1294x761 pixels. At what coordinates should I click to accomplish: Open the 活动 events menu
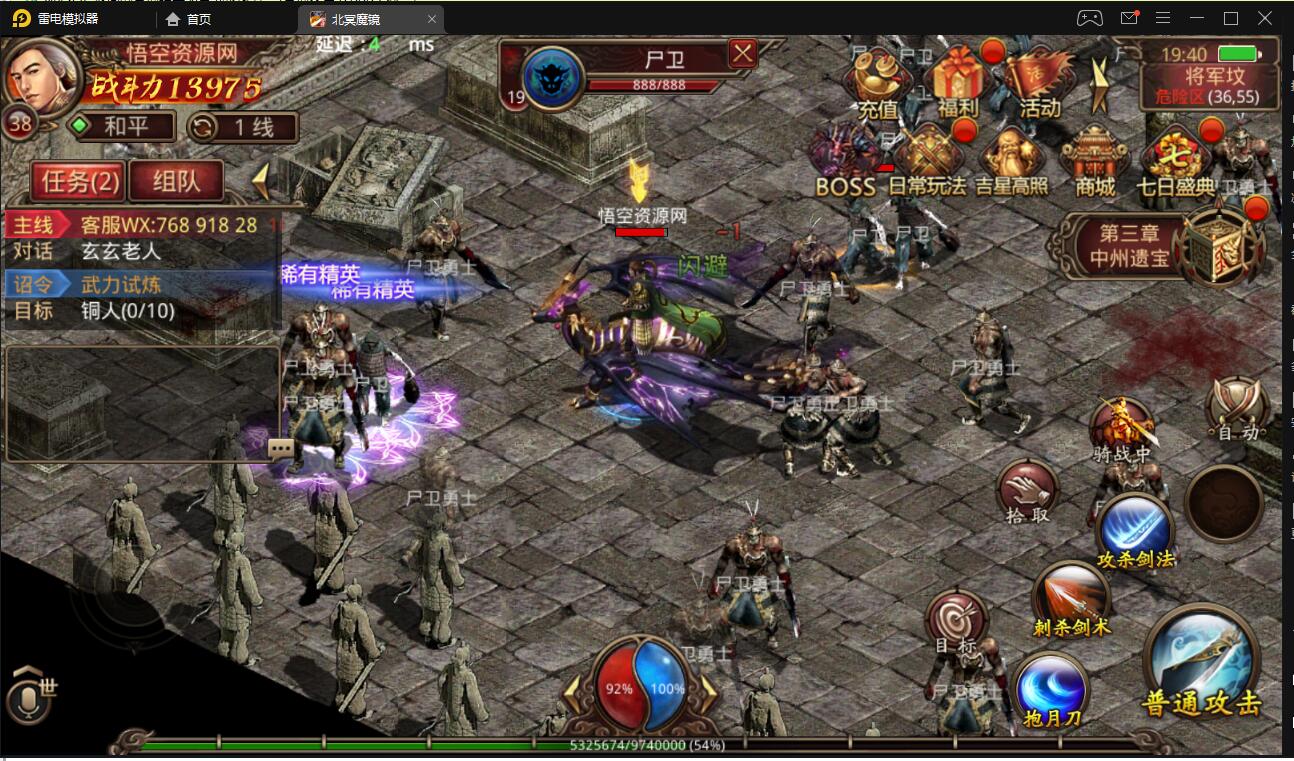tap(1038, 82)
